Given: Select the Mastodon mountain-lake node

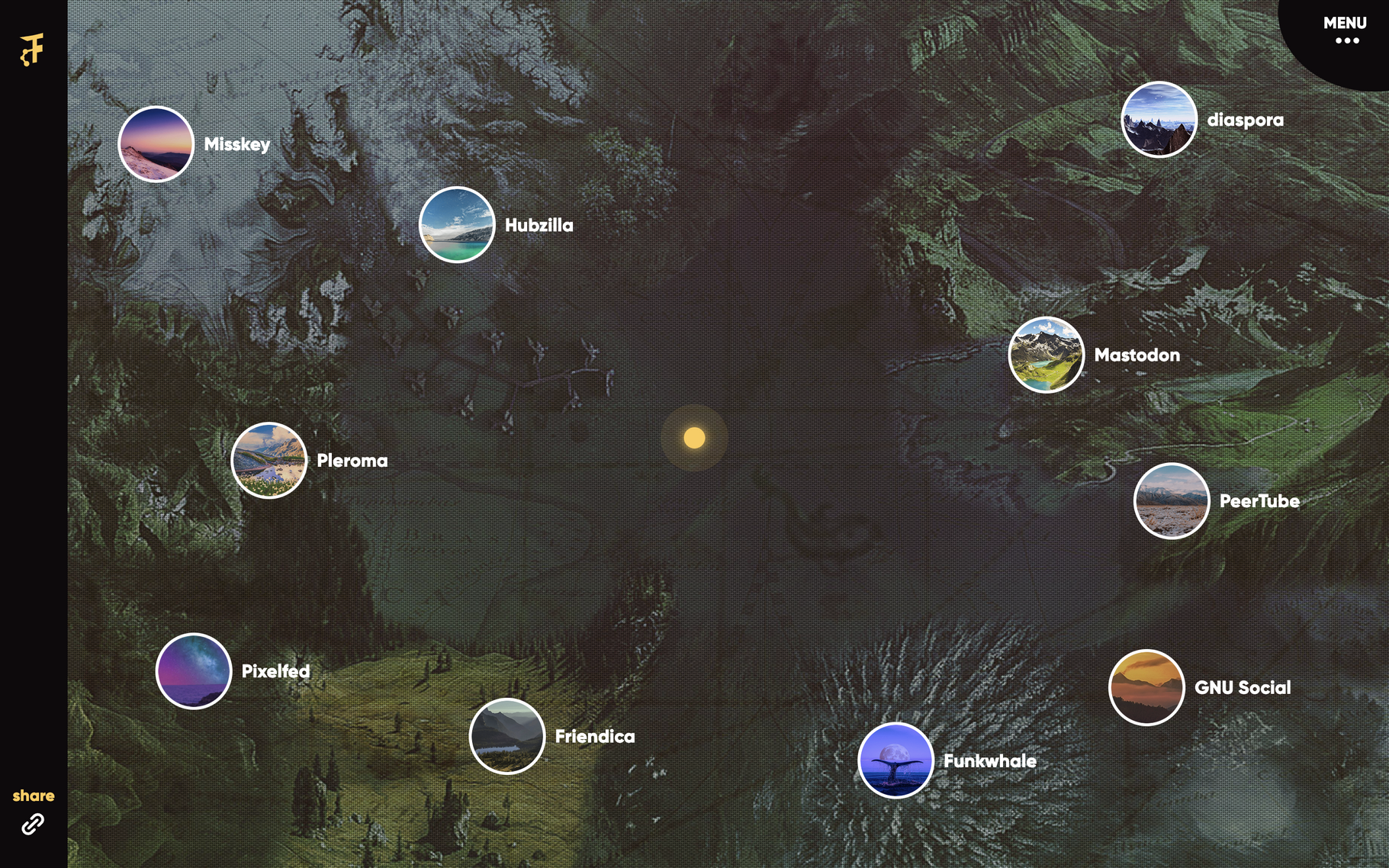Looking at the screenshot, I should coord(1046,355).
